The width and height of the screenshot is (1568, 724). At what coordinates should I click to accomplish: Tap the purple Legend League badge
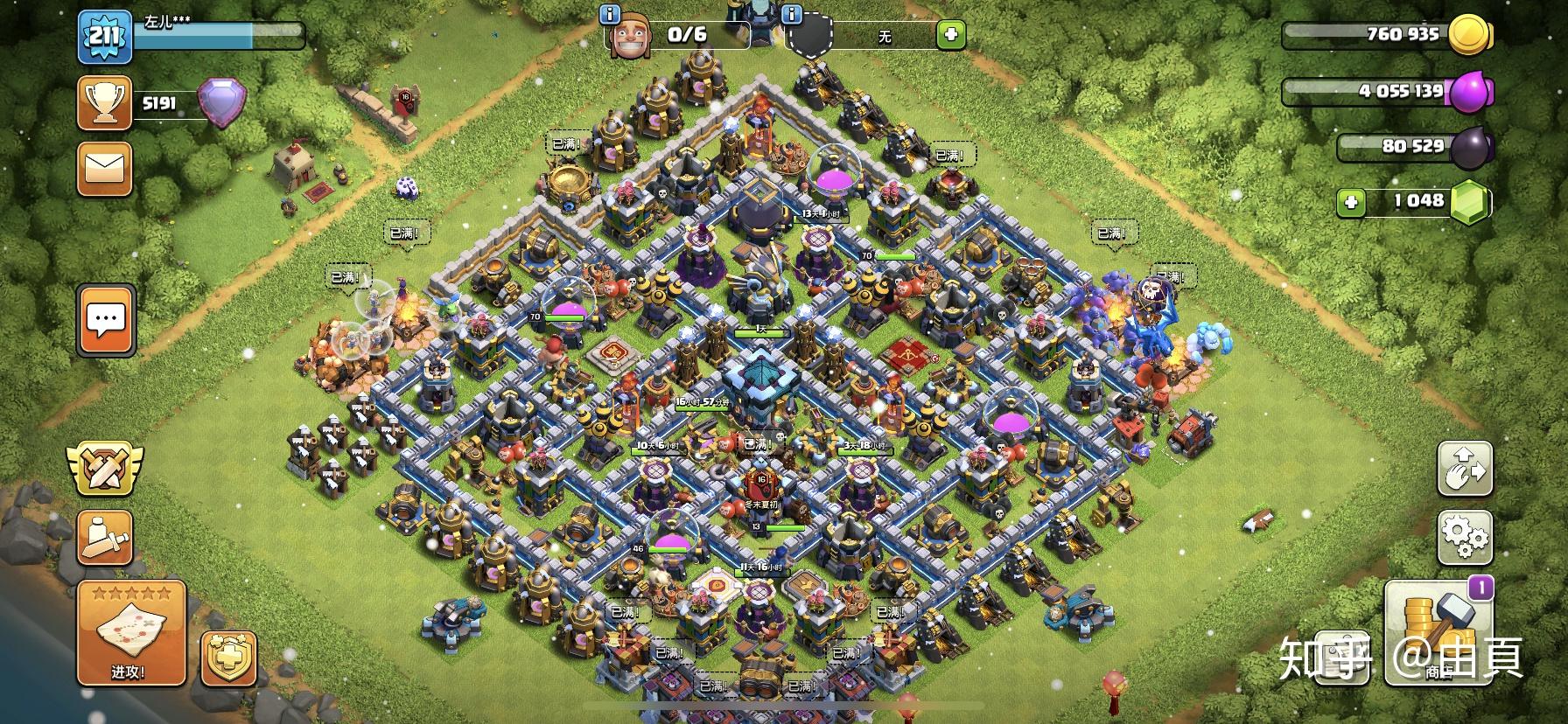(x=221, y=102)
